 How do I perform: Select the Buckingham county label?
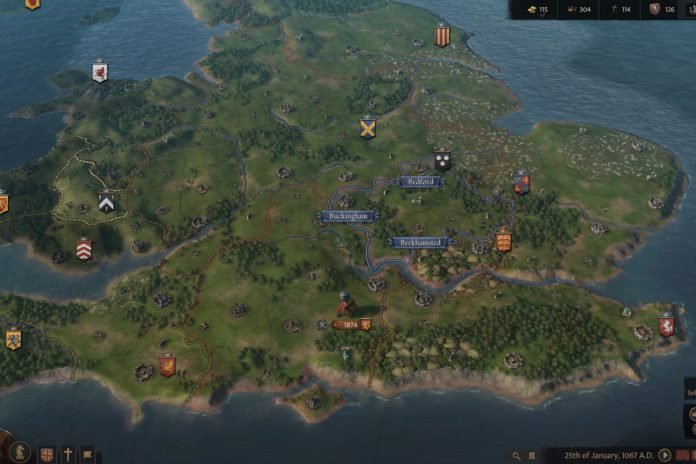point(347,216)
